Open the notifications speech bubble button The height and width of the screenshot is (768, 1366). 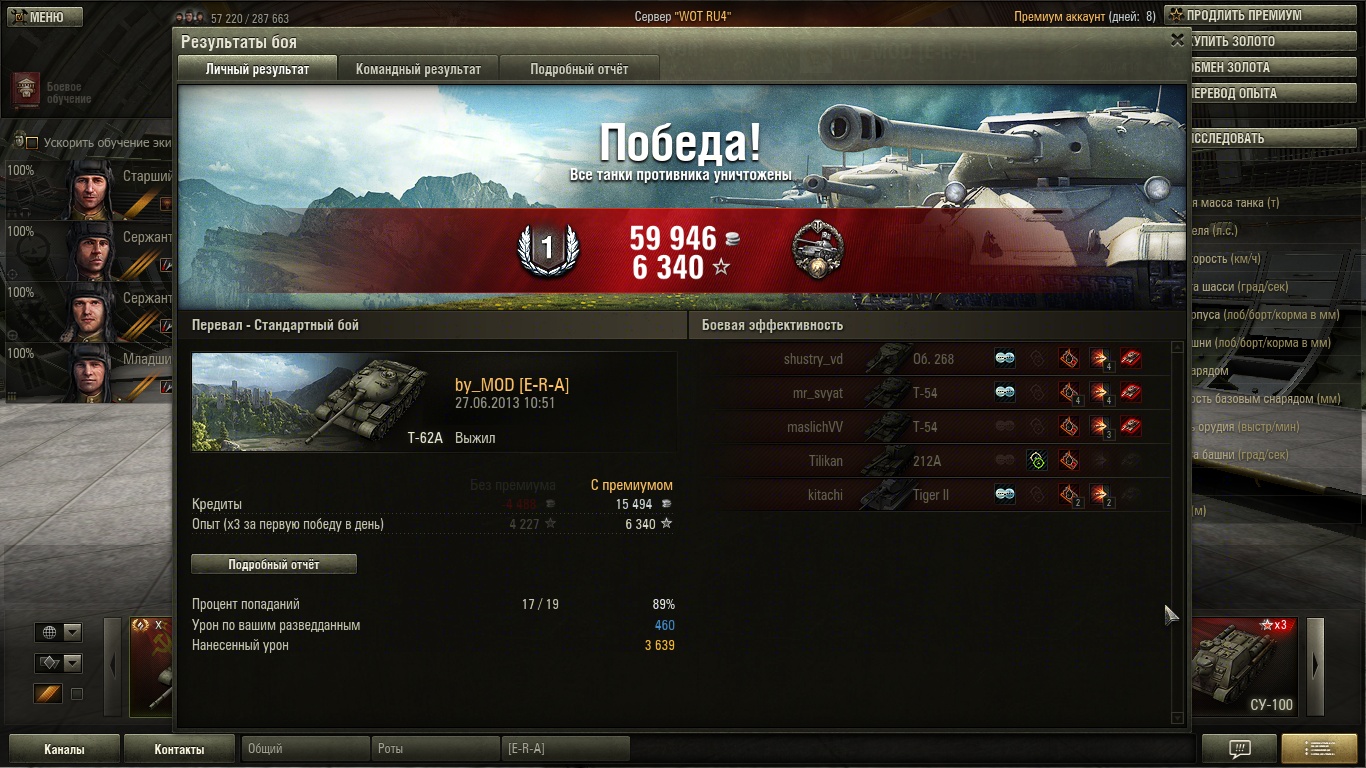pos(1239,749)
